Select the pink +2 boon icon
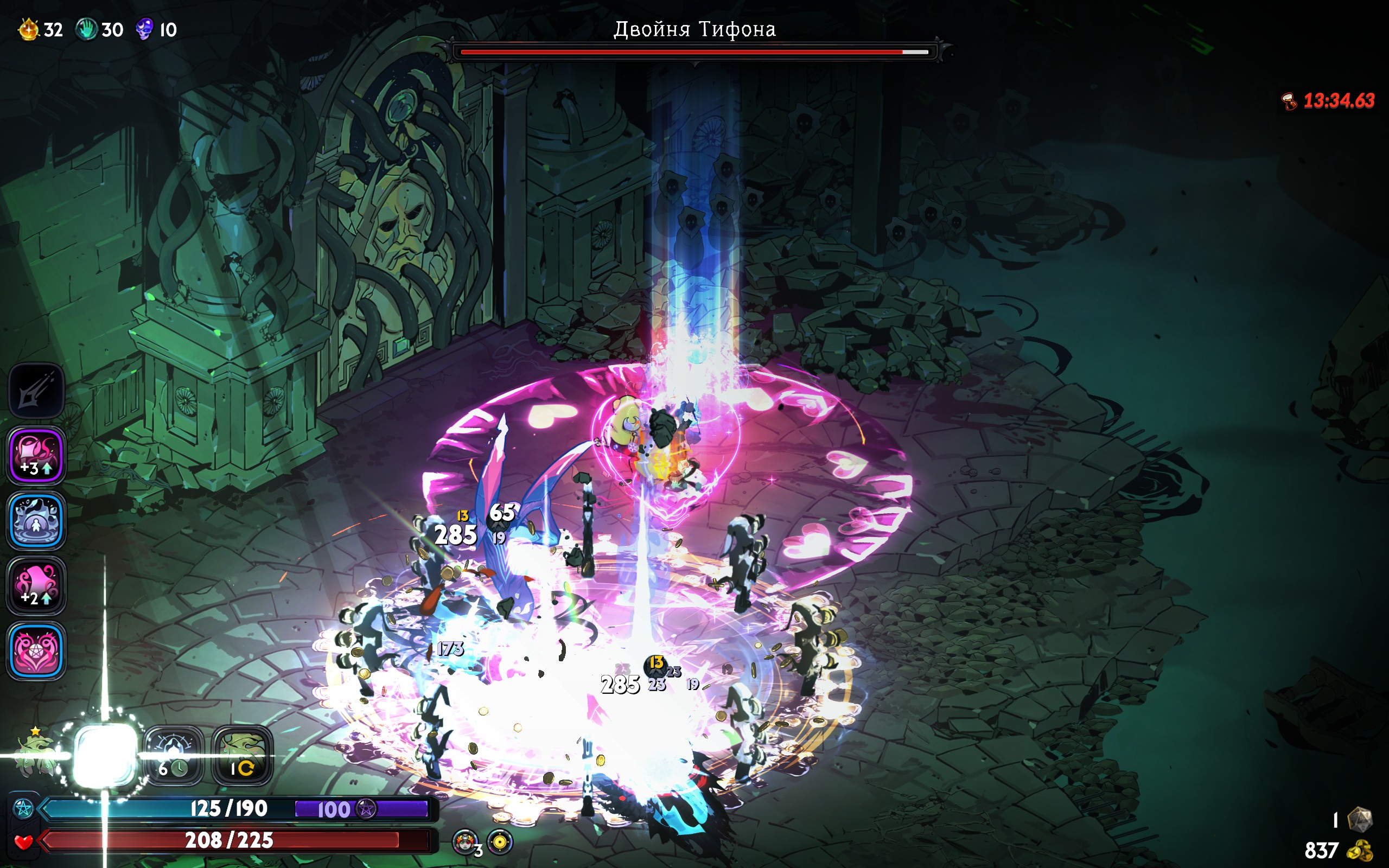This screenshot has width=1389, height=868. tap(36, 585)
